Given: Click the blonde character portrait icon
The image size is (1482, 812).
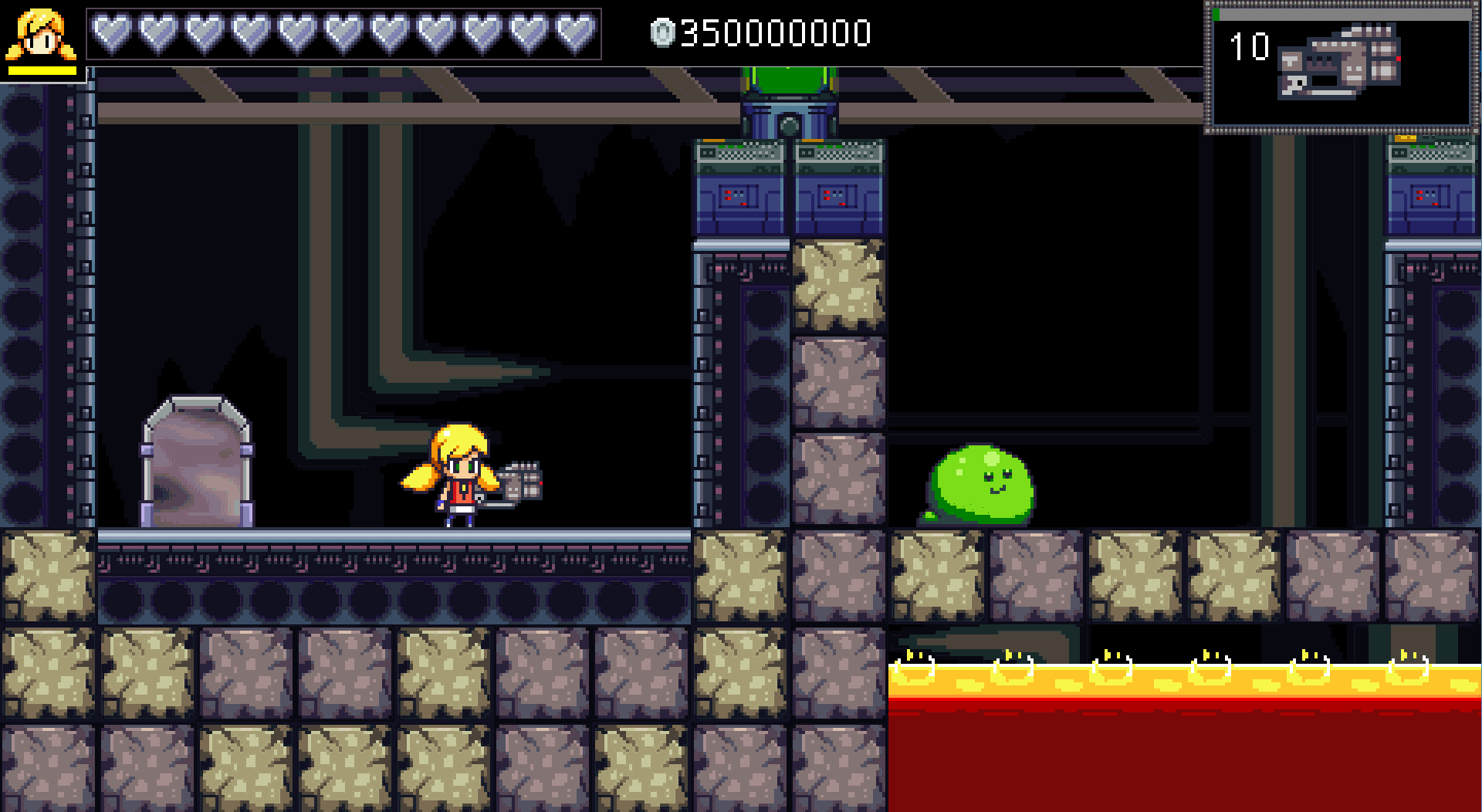Looking at the screenshot, I should [42, 35].
